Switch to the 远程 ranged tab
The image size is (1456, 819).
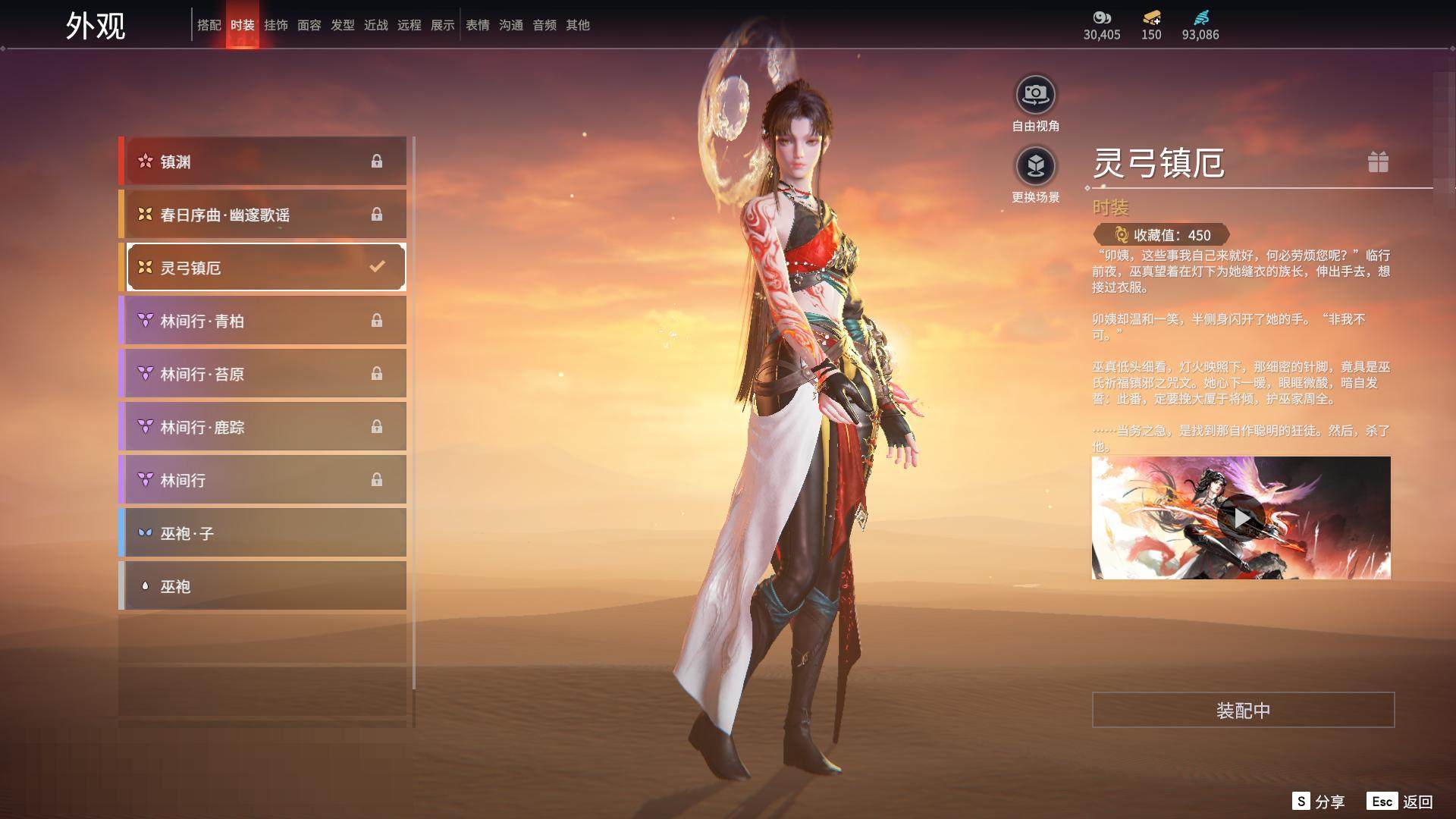pos(409,25)
